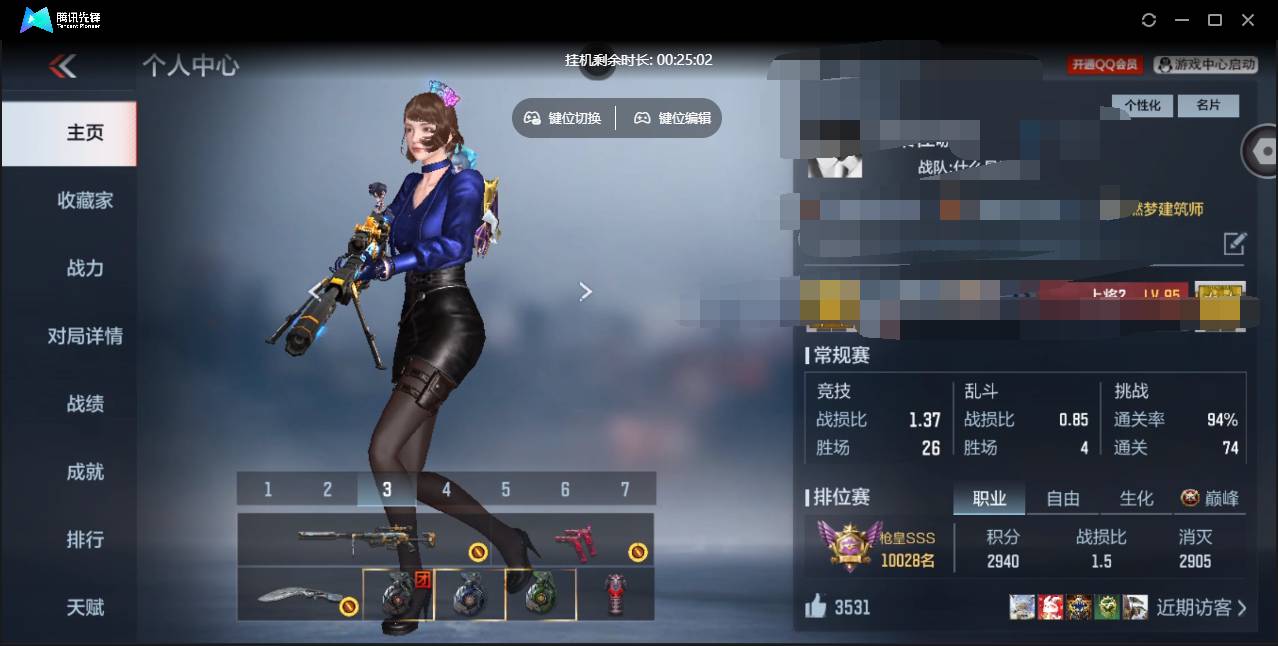Click the thumbs-up like icon
The width and height of the screenshot is (1278, 646).
click(x=816, y=606)
